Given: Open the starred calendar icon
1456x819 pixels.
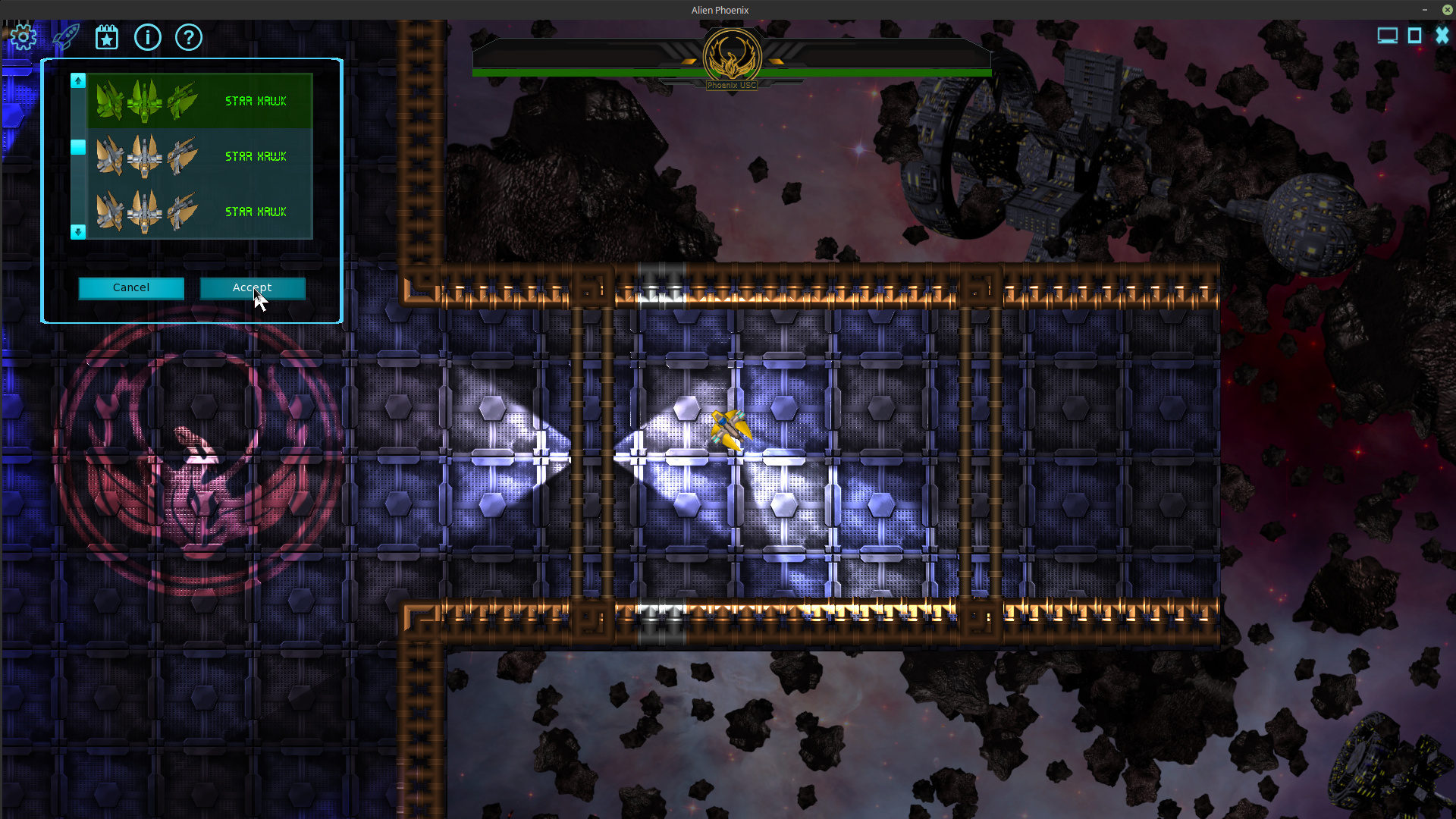Looking at the screenshot, I should coord(107,36).
